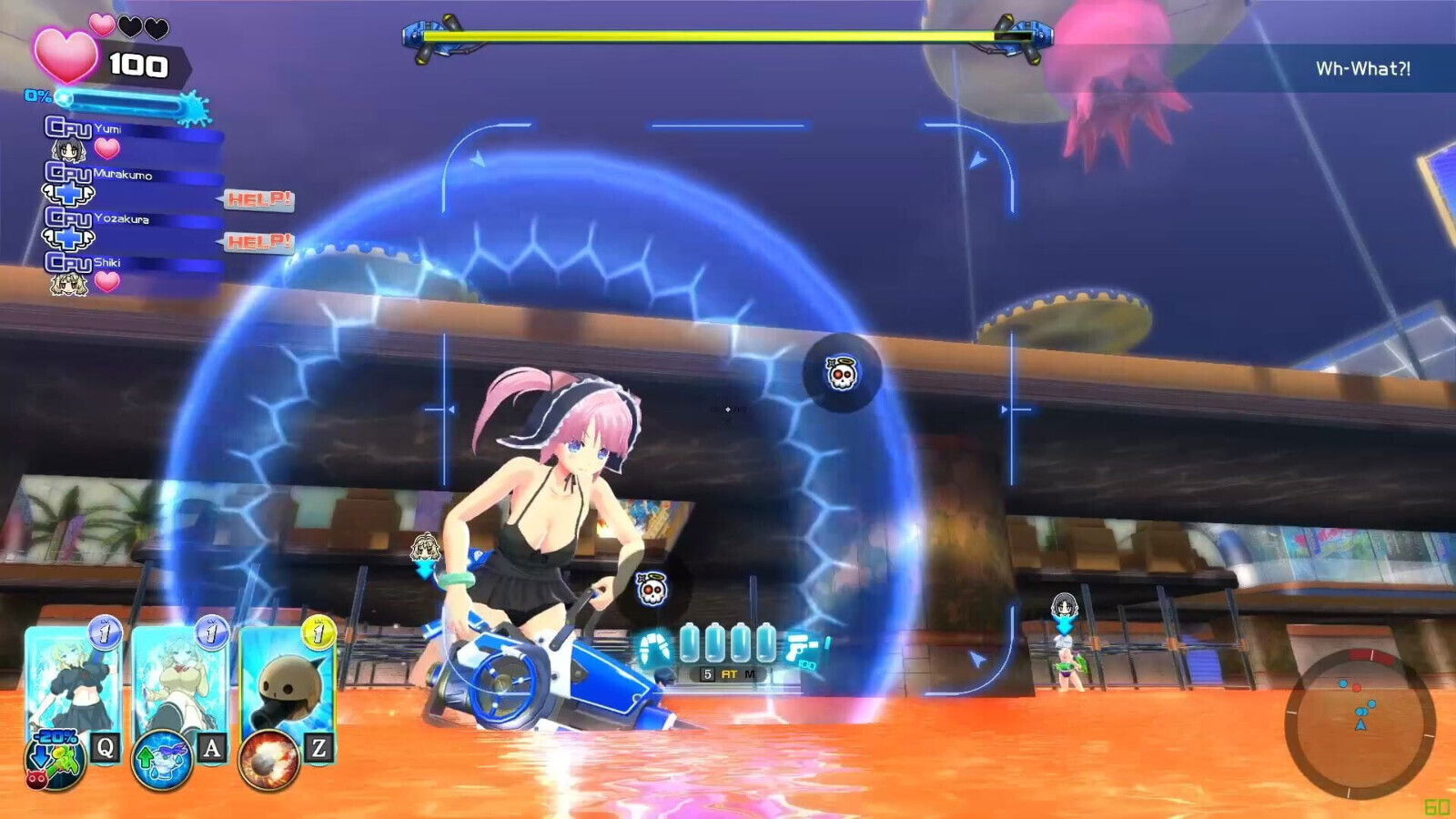Click the HELP! bubble next to Yozakura

coord(258,241)
